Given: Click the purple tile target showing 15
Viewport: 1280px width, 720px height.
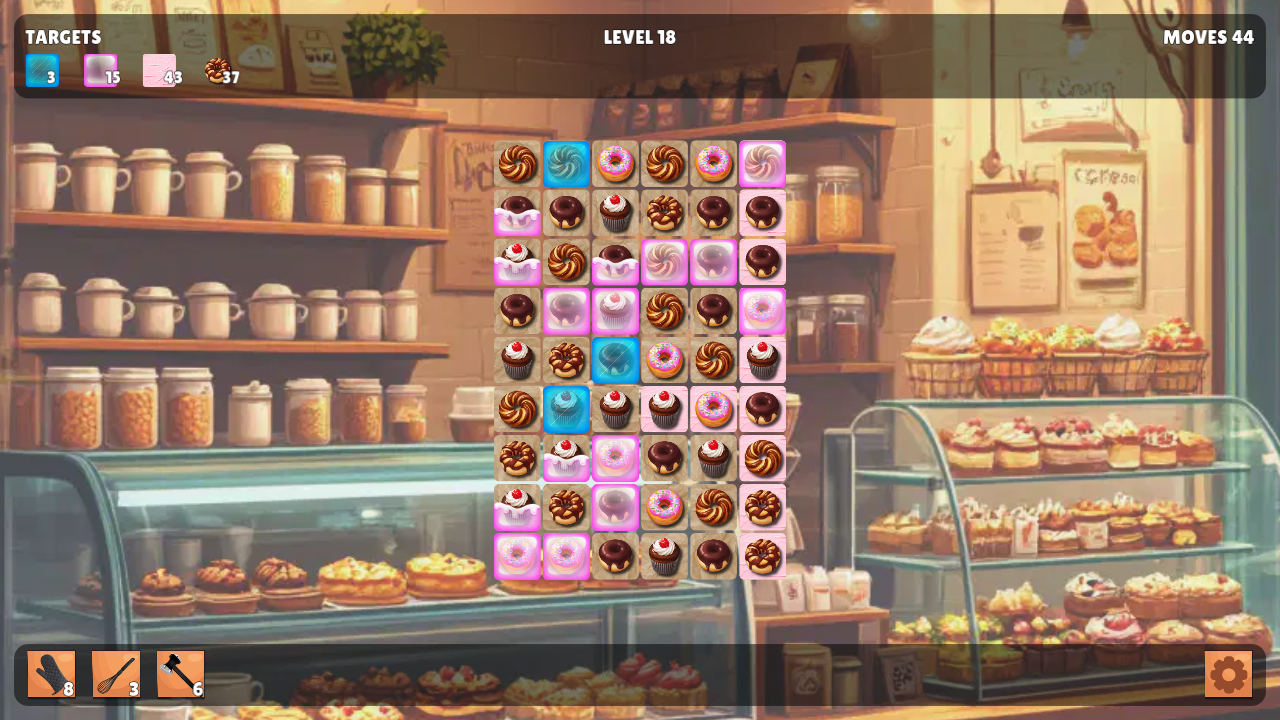Looking at the screenshot, I should pyautogui.click(x=100, y=71).
